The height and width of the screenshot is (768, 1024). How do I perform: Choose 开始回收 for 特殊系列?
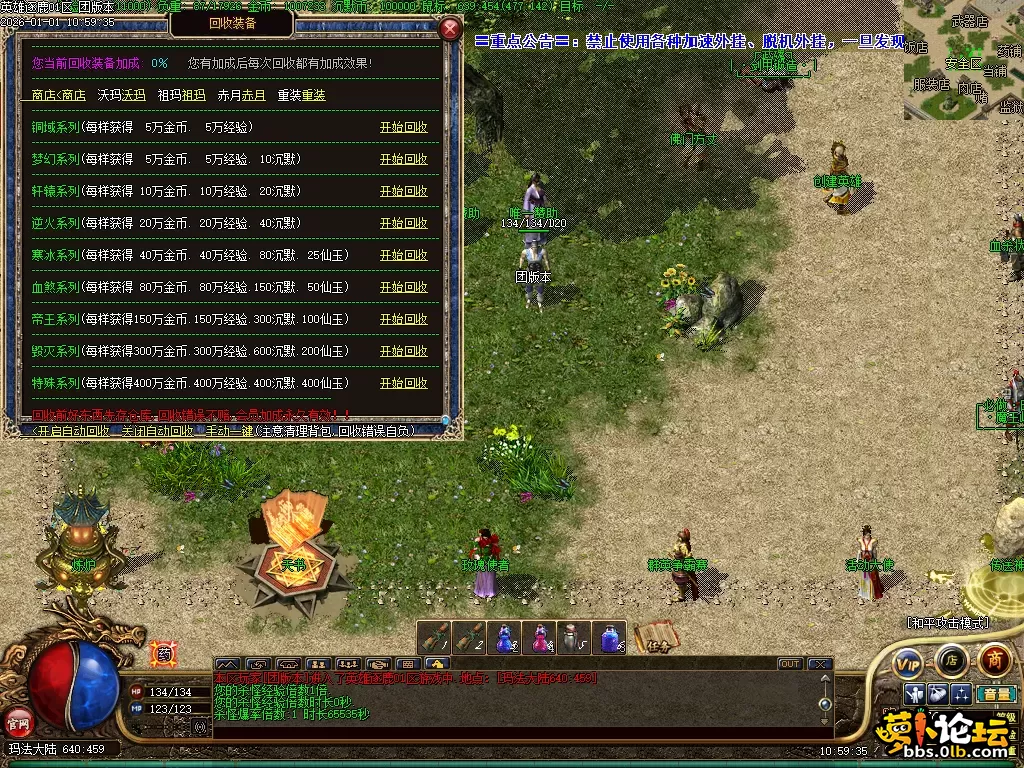[403, 384]
